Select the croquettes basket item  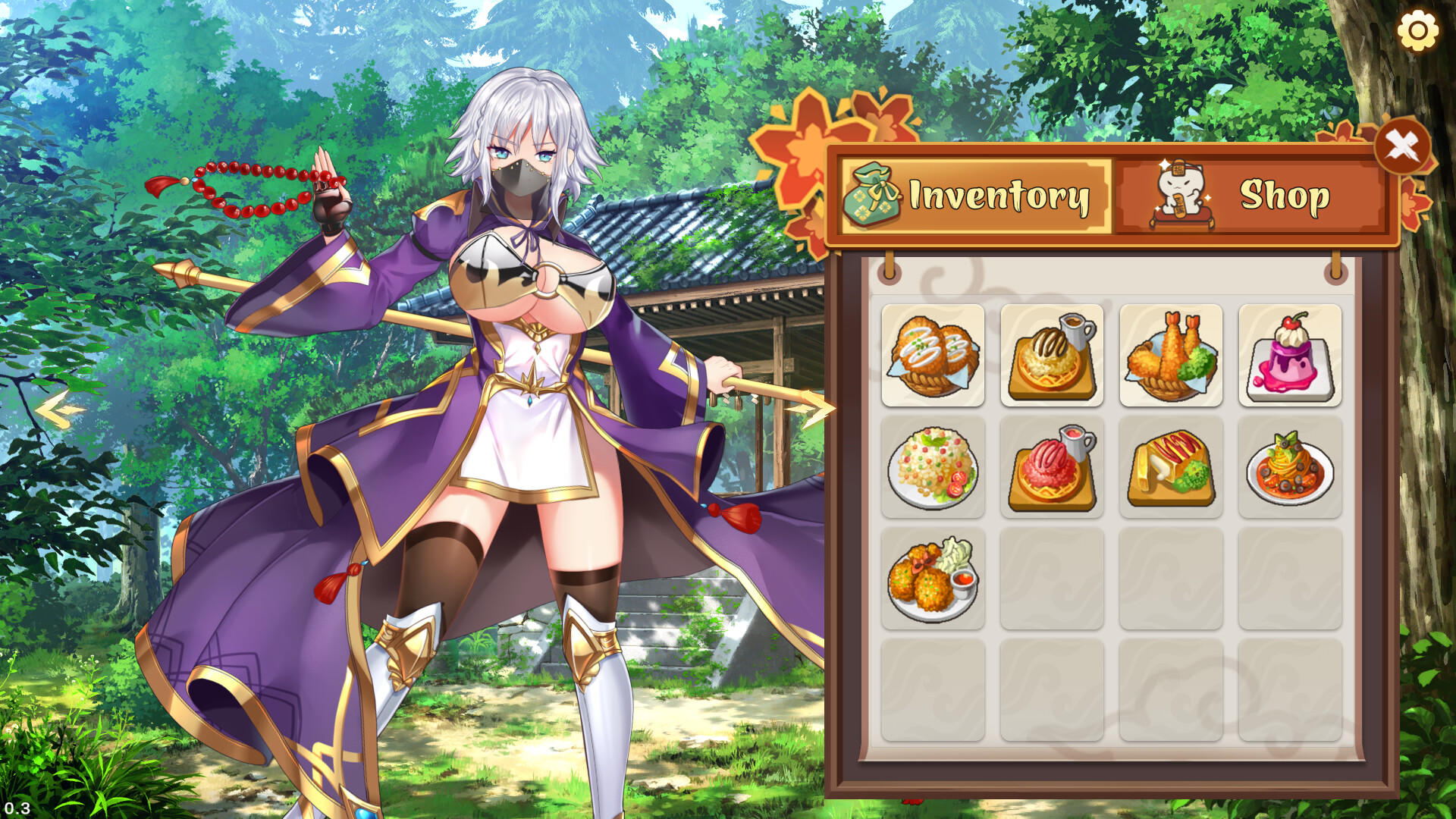point(933,355)
